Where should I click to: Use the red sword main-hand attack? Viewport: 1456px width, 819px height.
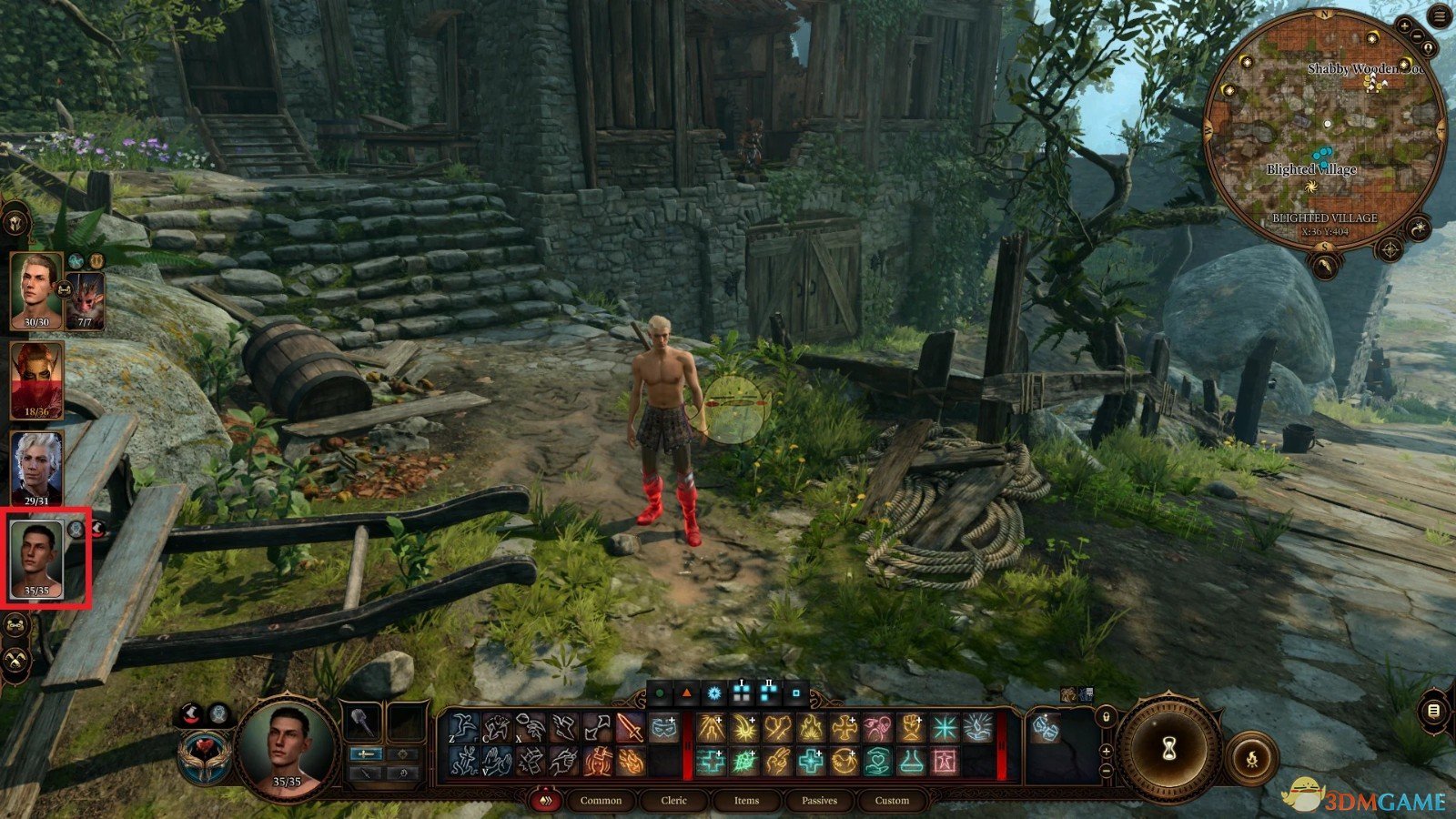click(x=630, y=728)
